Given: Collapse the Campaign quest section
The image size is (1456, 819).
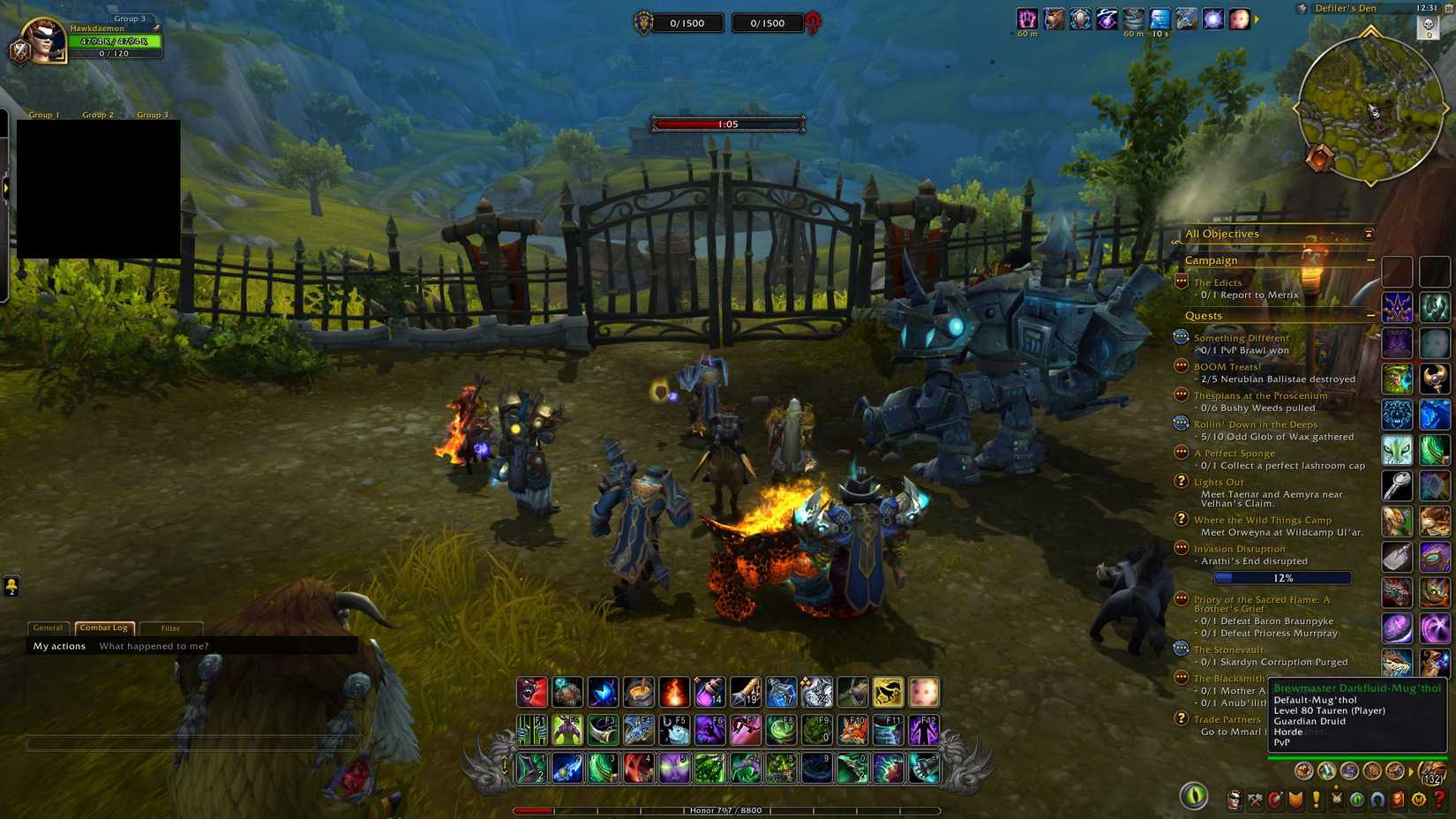Looking at the screenshot, I should (1370, 260).
